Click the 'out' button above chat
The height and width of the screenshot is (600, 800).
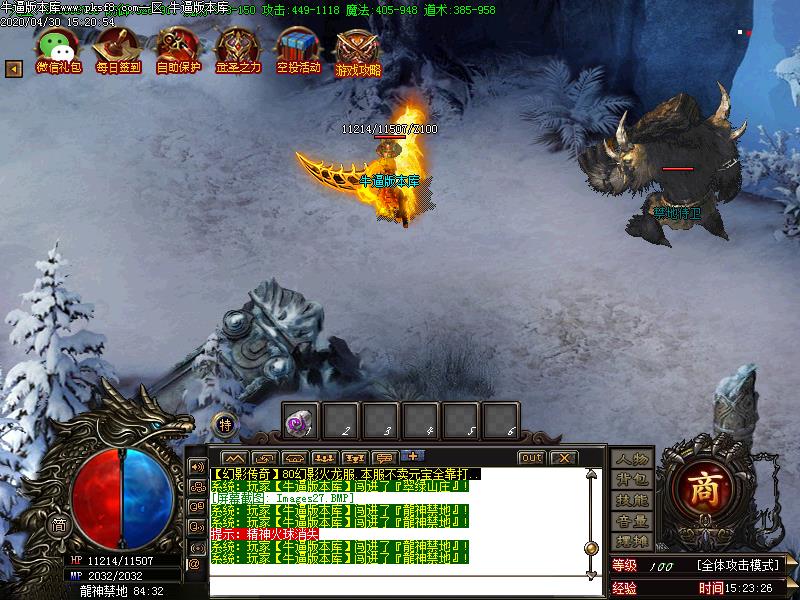tap(531, 458)
